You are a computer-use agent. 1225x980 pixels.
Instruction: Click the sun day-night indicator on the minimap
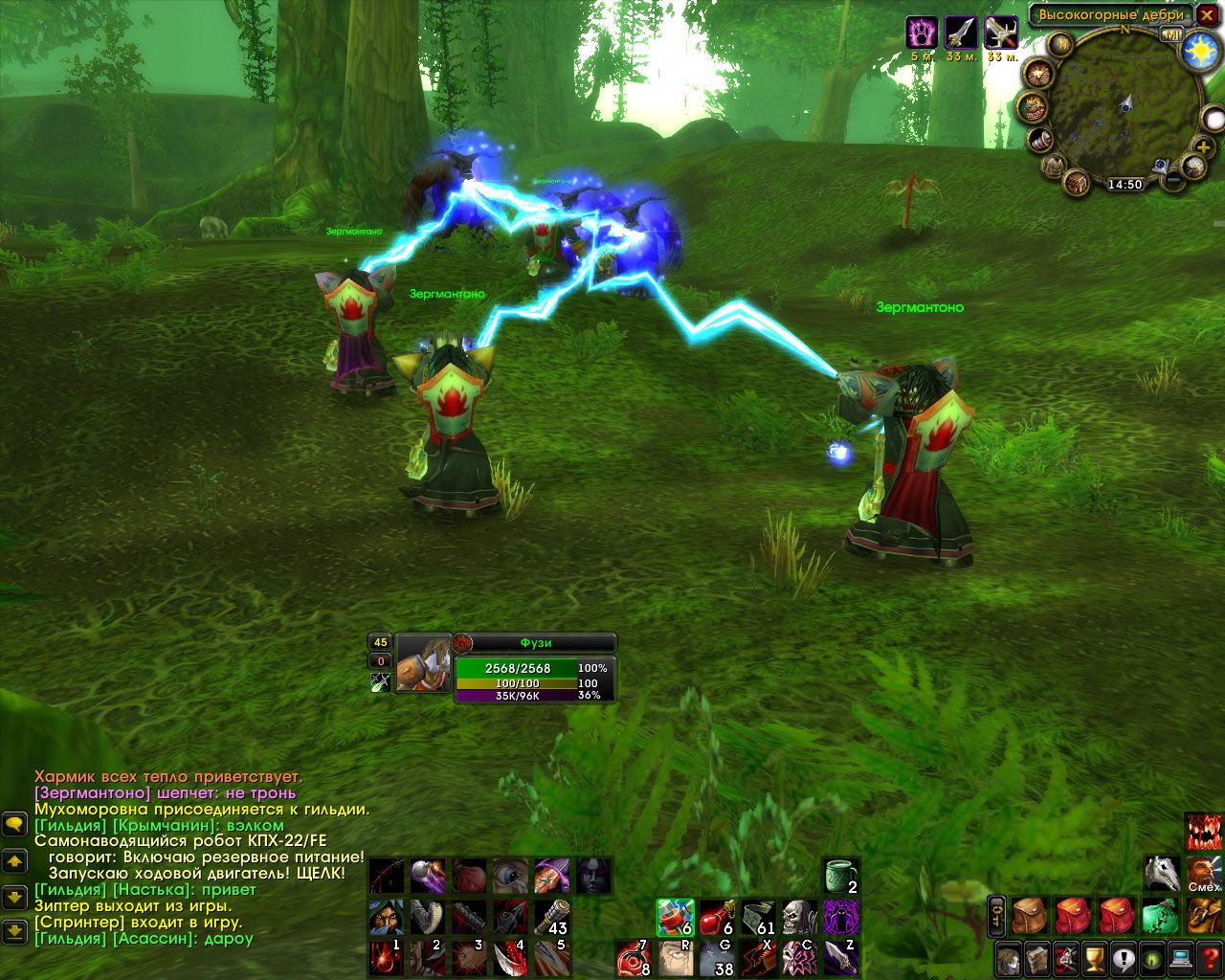pyautogui.click(x=1200, y=50)
